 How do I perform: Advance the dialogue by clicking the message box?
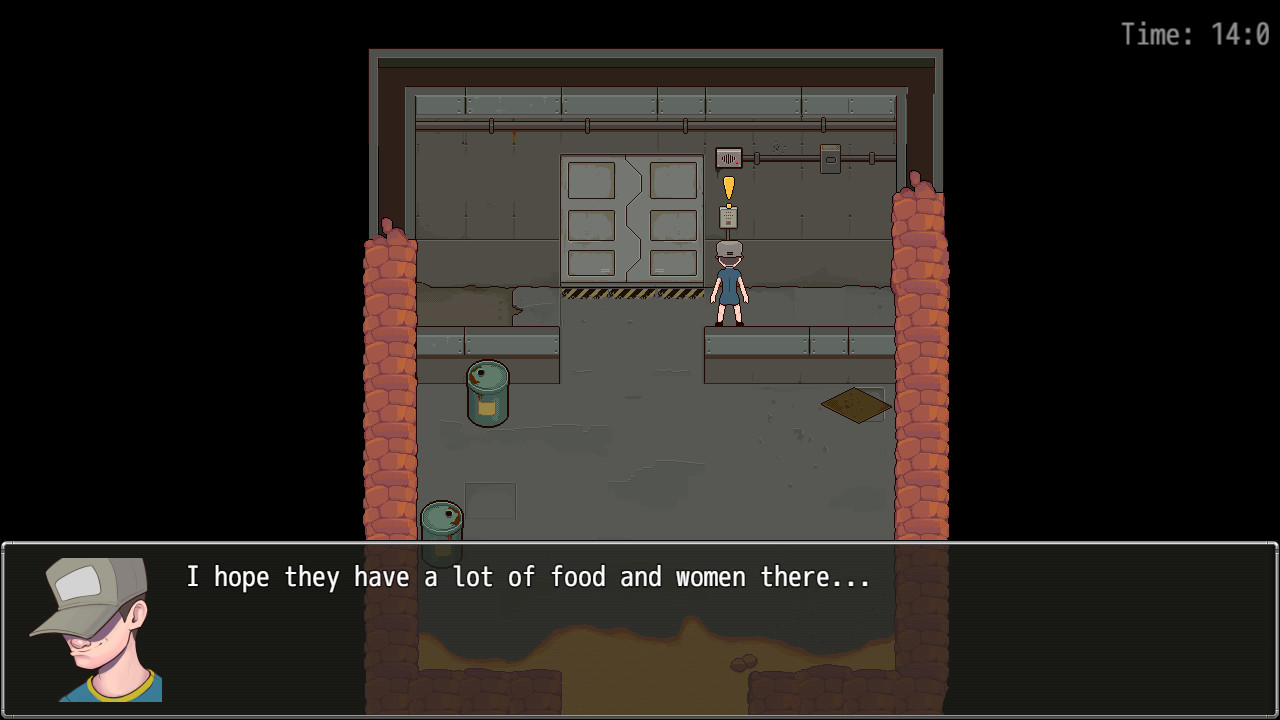point(640,630)
